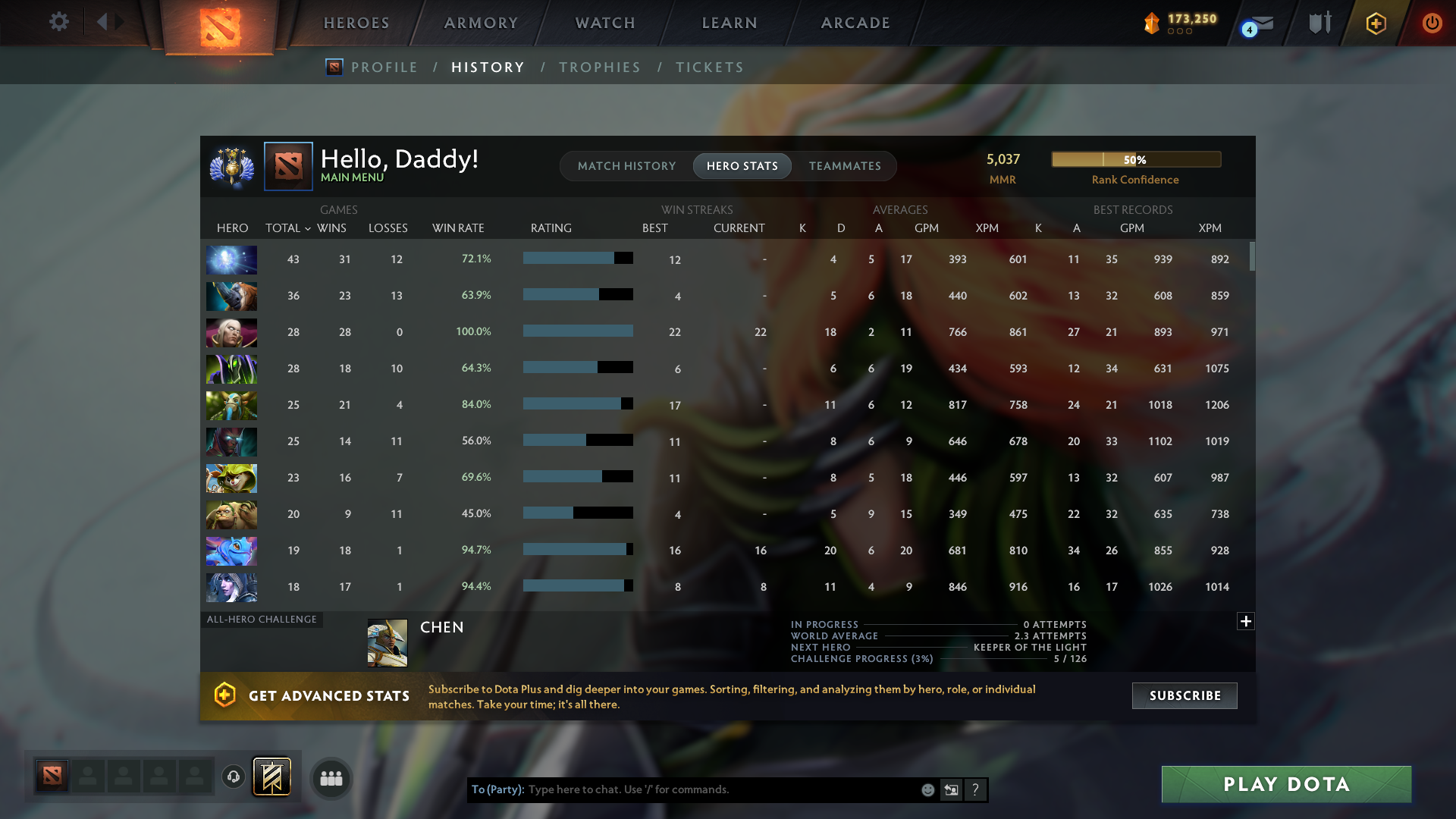Screen dimensions: 1456x819
Task: Open the emoji picker in chat bar
Action: click(x=927, y=789)
